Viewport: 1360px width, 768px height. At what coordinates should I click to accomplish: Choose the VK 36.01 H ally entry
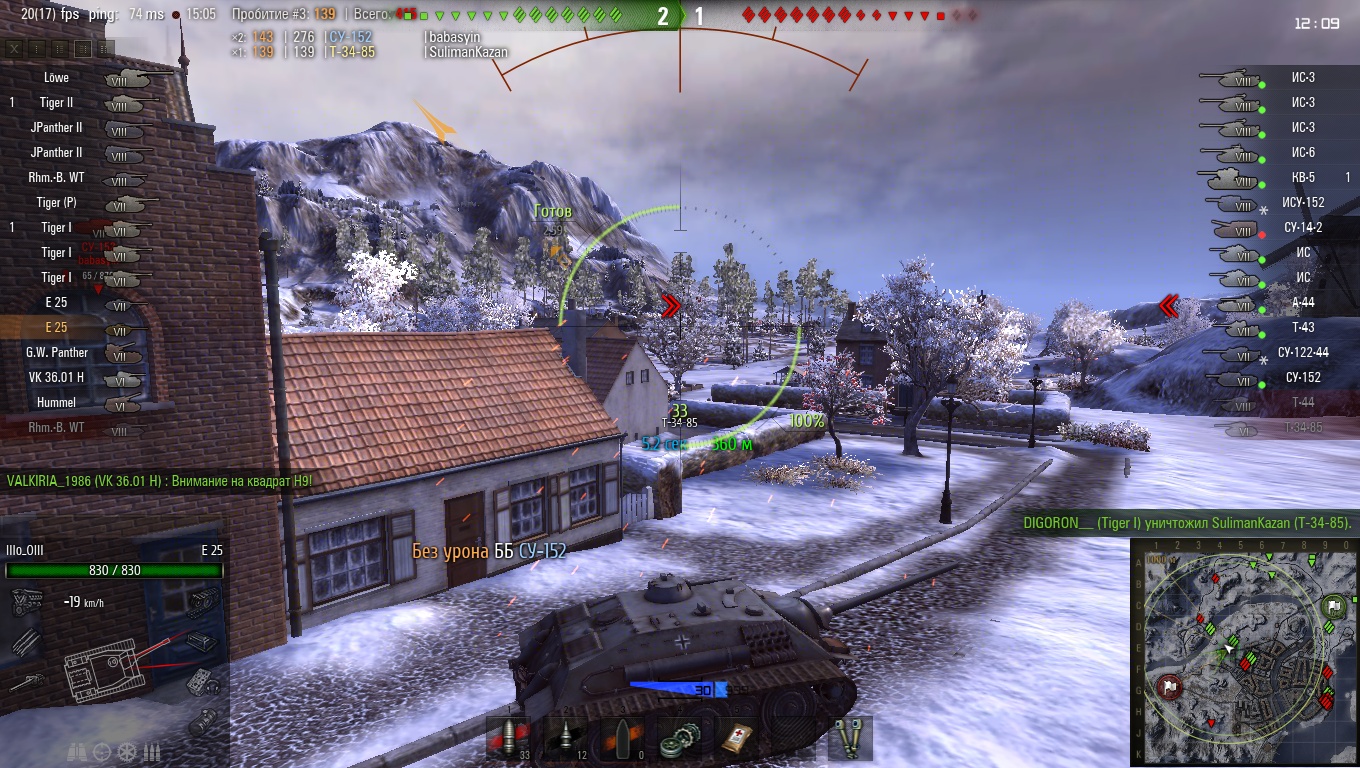pyautogui.click(x=57, y=377)
